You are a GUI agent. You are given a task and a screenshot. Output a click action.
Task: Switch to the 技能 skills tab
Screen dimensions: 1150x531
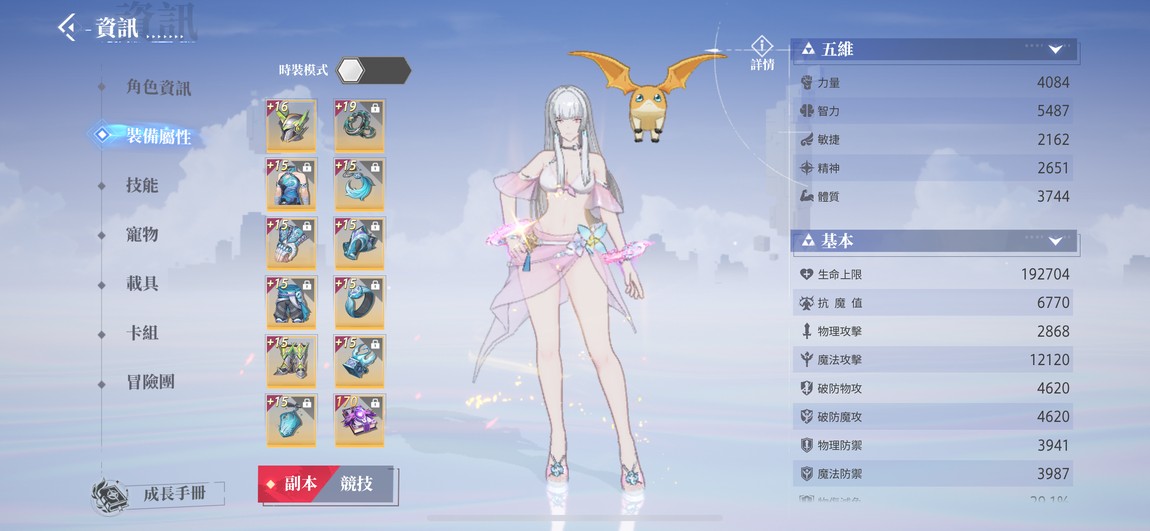click(142, 185)
